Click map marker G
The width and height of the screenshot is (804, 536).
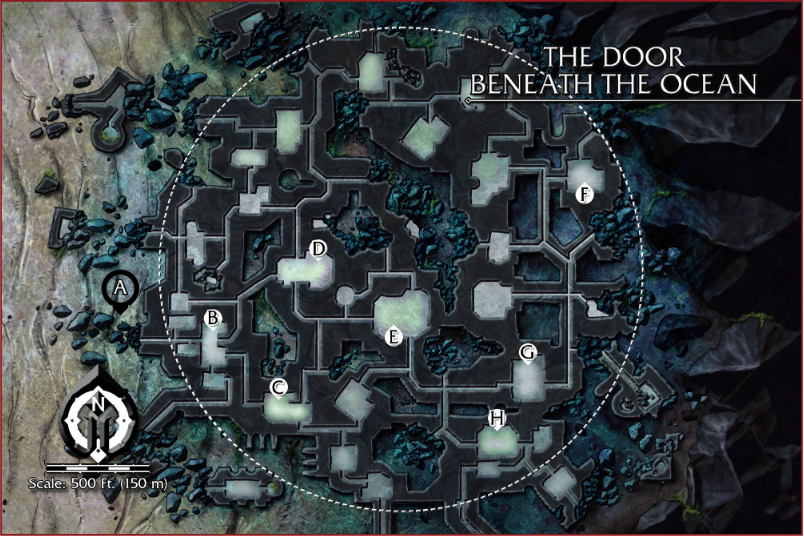527,352
